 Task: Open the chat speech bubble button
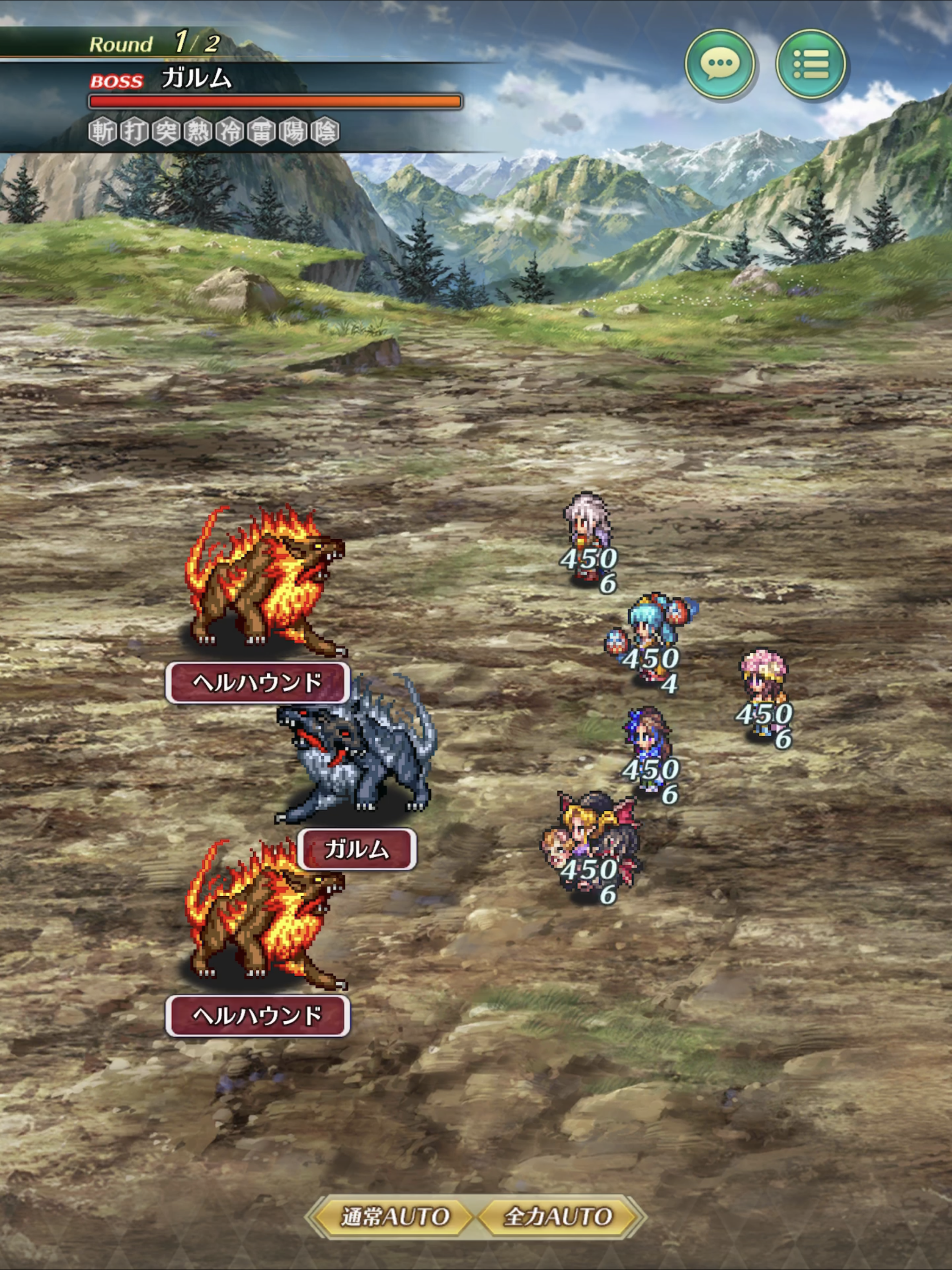point(720,64)
